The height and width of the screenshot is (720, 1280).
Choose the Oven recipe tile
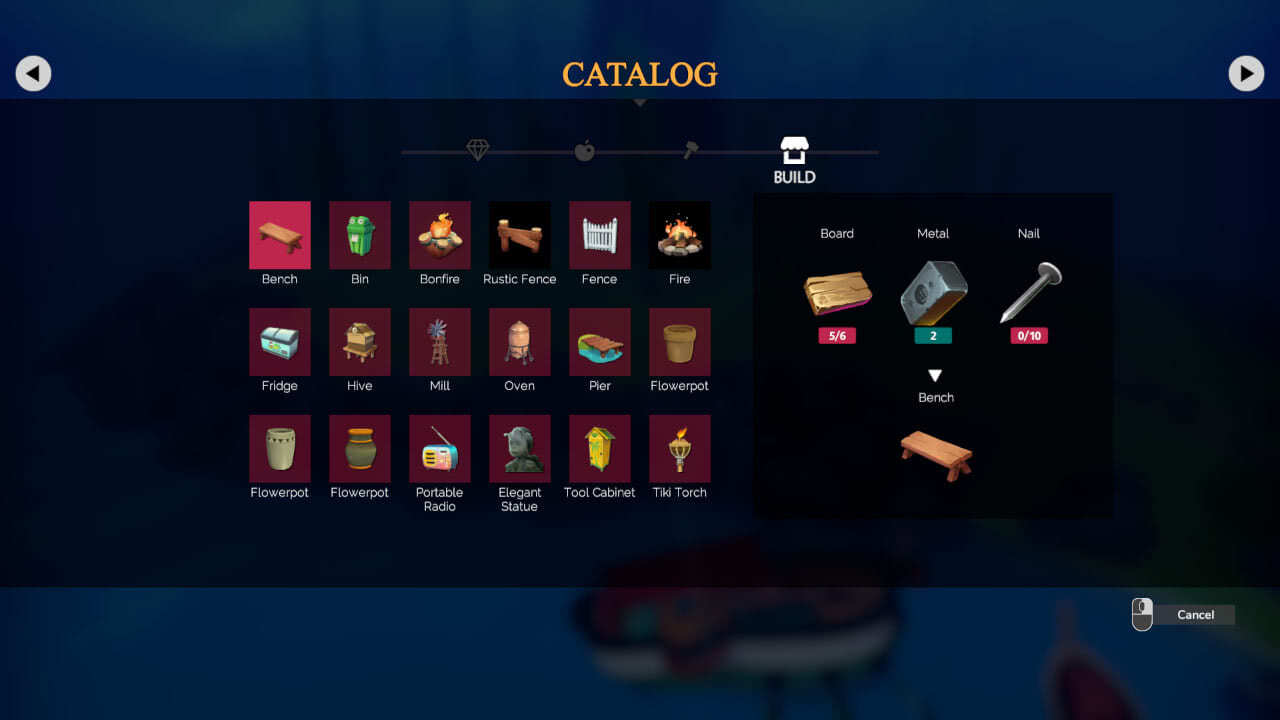[x=520, y=342]
